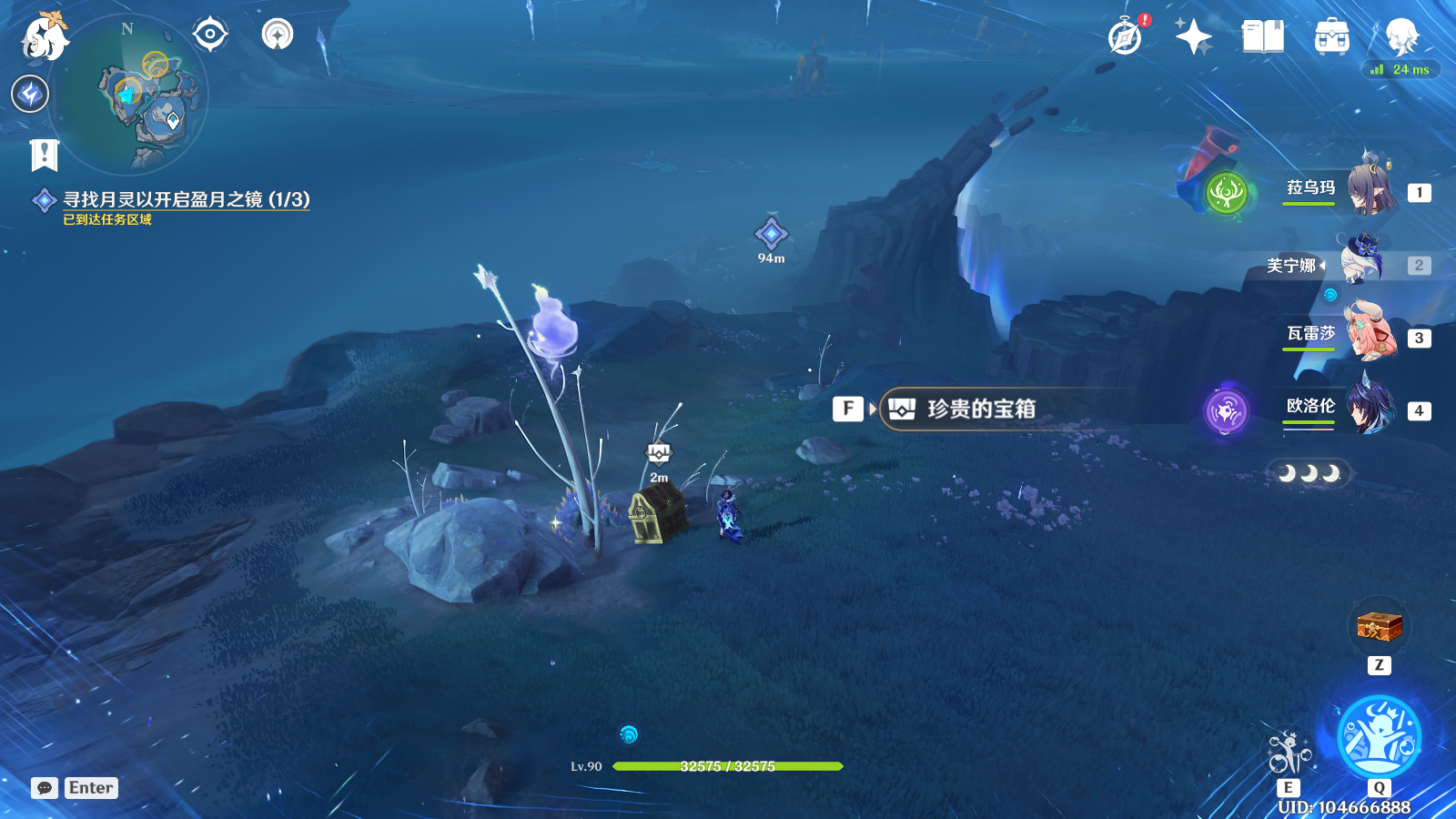Use the treasure chest gadget

(1379, 627)
